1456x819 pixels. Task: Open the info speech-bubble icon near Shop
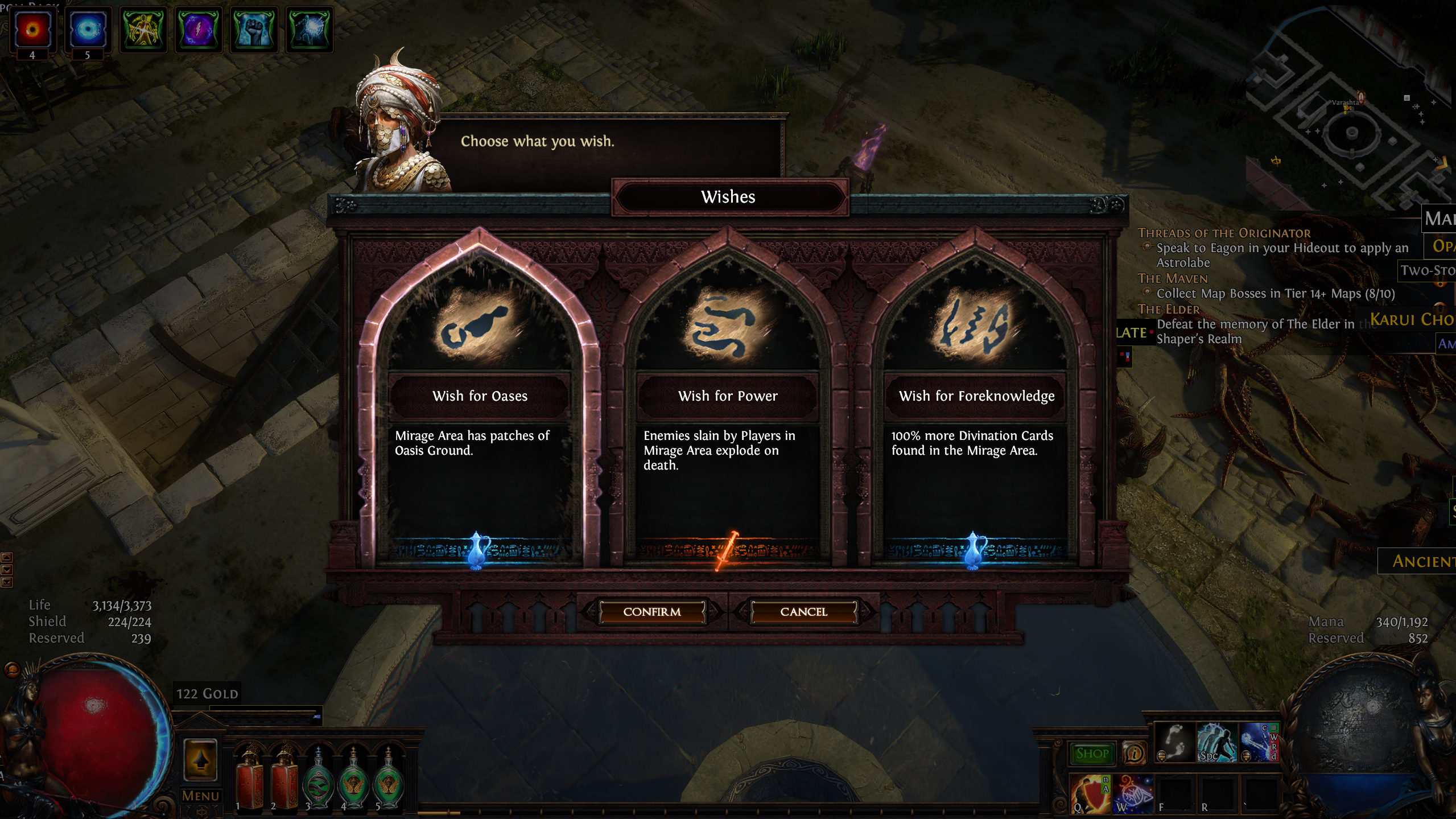point(1135,754)
